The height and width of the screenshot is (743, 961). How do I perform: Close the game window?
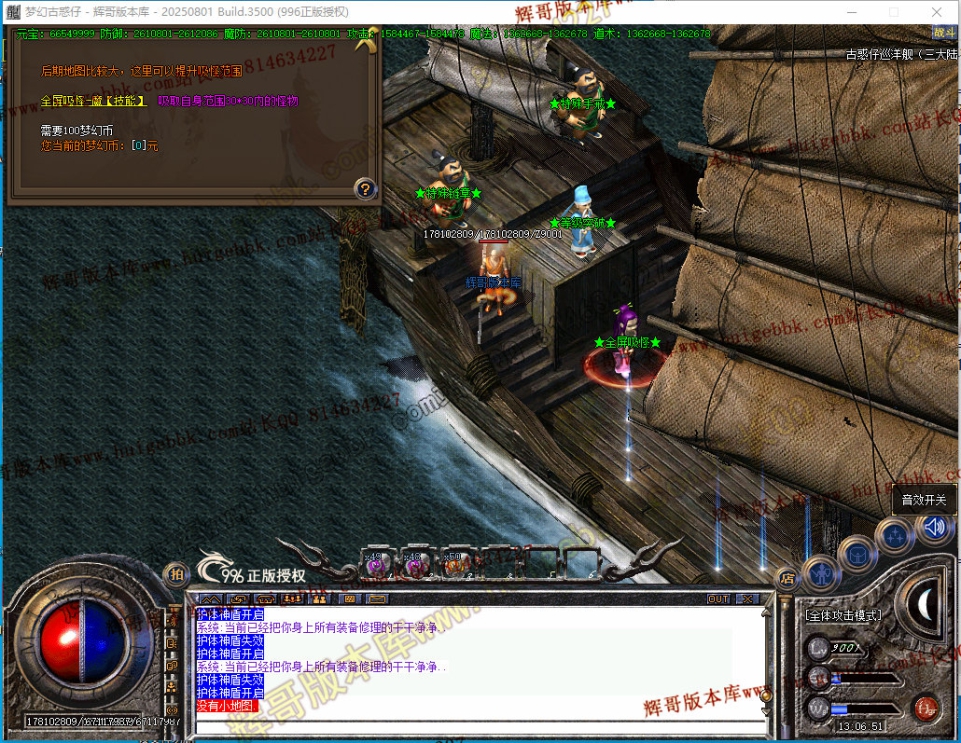(937, 12)
